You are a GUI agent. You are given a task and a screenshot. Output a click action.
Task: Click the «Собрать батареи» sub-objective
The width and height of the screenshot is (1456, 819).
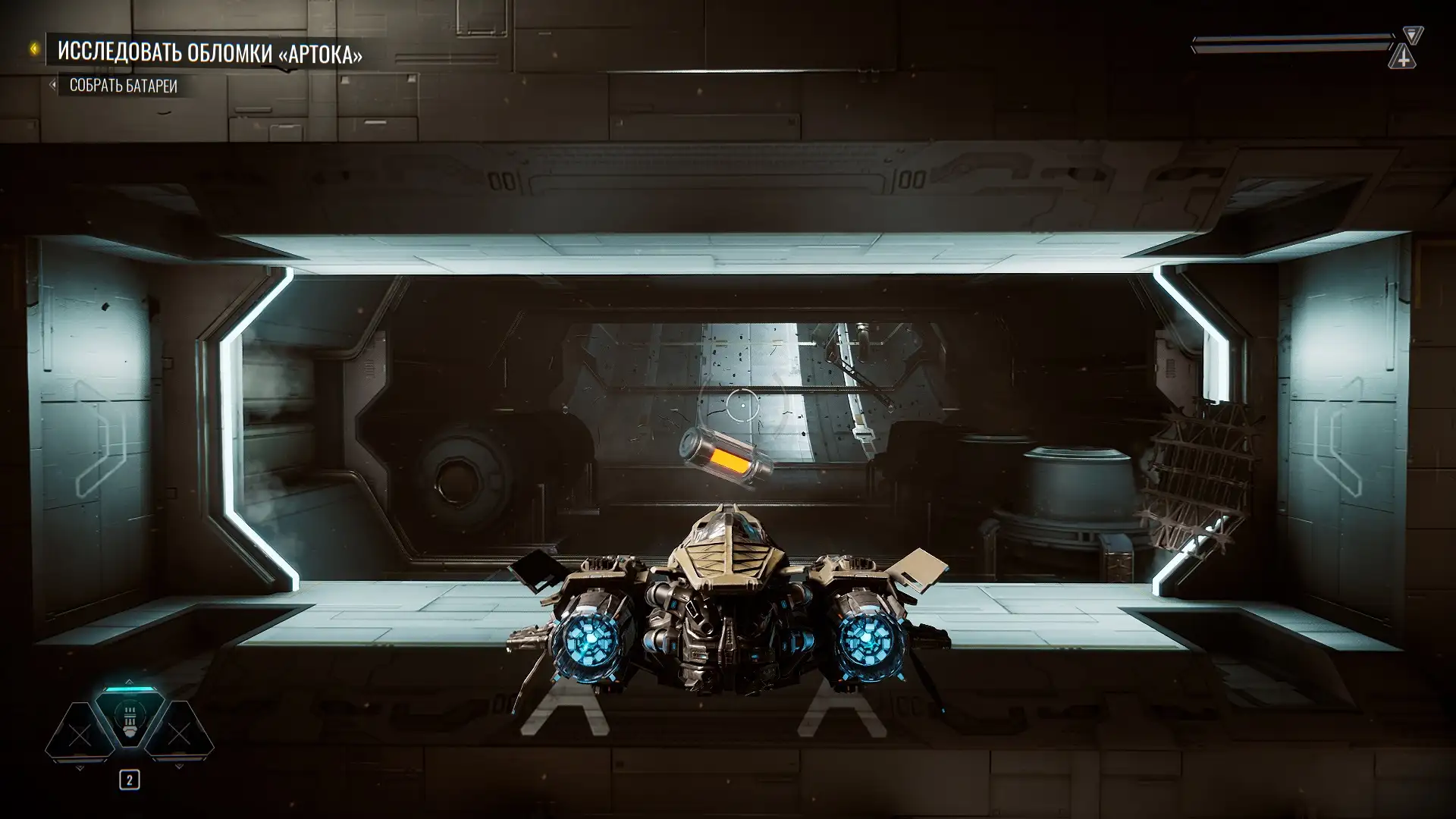coord(123,86)
